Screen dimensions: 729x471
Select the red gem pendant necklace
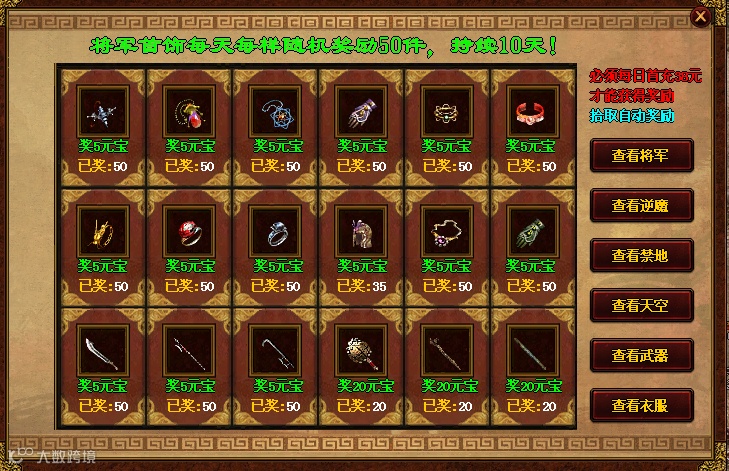pos(189,109)
